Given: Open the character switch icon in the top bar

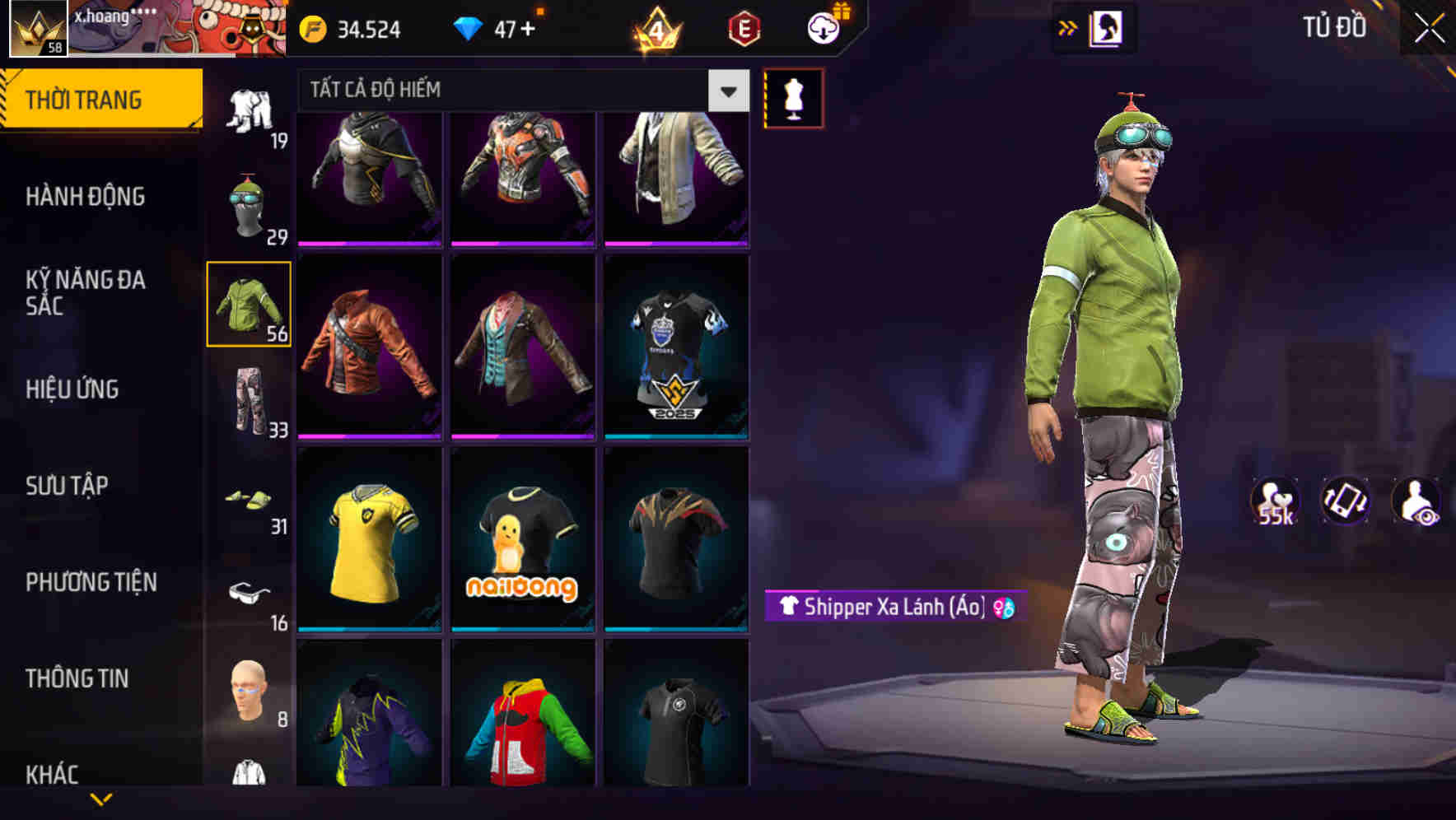Looking at the screenshot, I should 1106,27.
